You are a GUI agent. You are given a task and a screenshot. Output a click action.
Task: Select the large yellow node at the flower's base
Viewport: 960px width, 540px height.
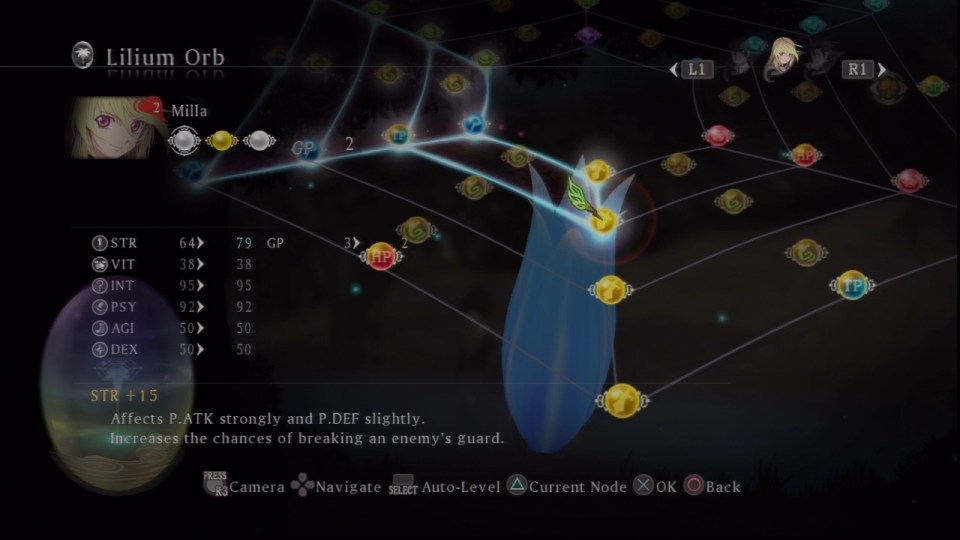click(622, 400)
